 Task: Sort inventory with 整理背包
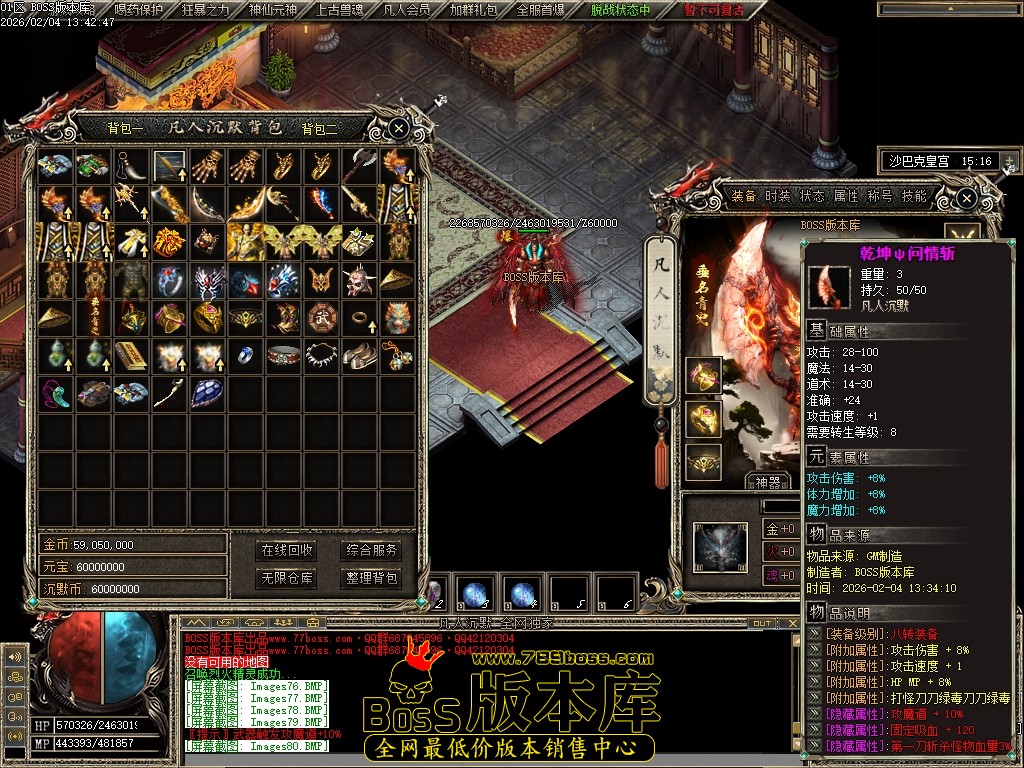(371, 578)
